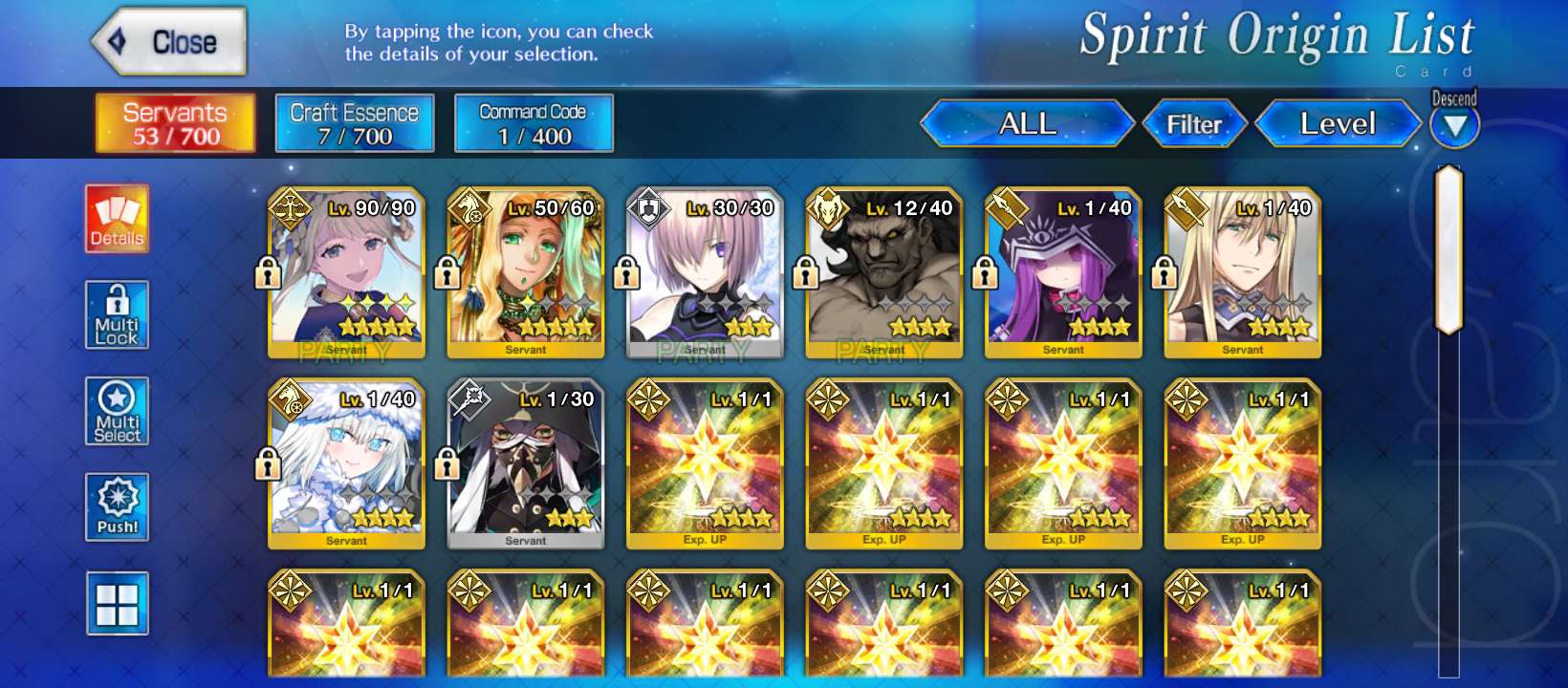
Task: Toggle the Details view button
Action: [117, 219]
